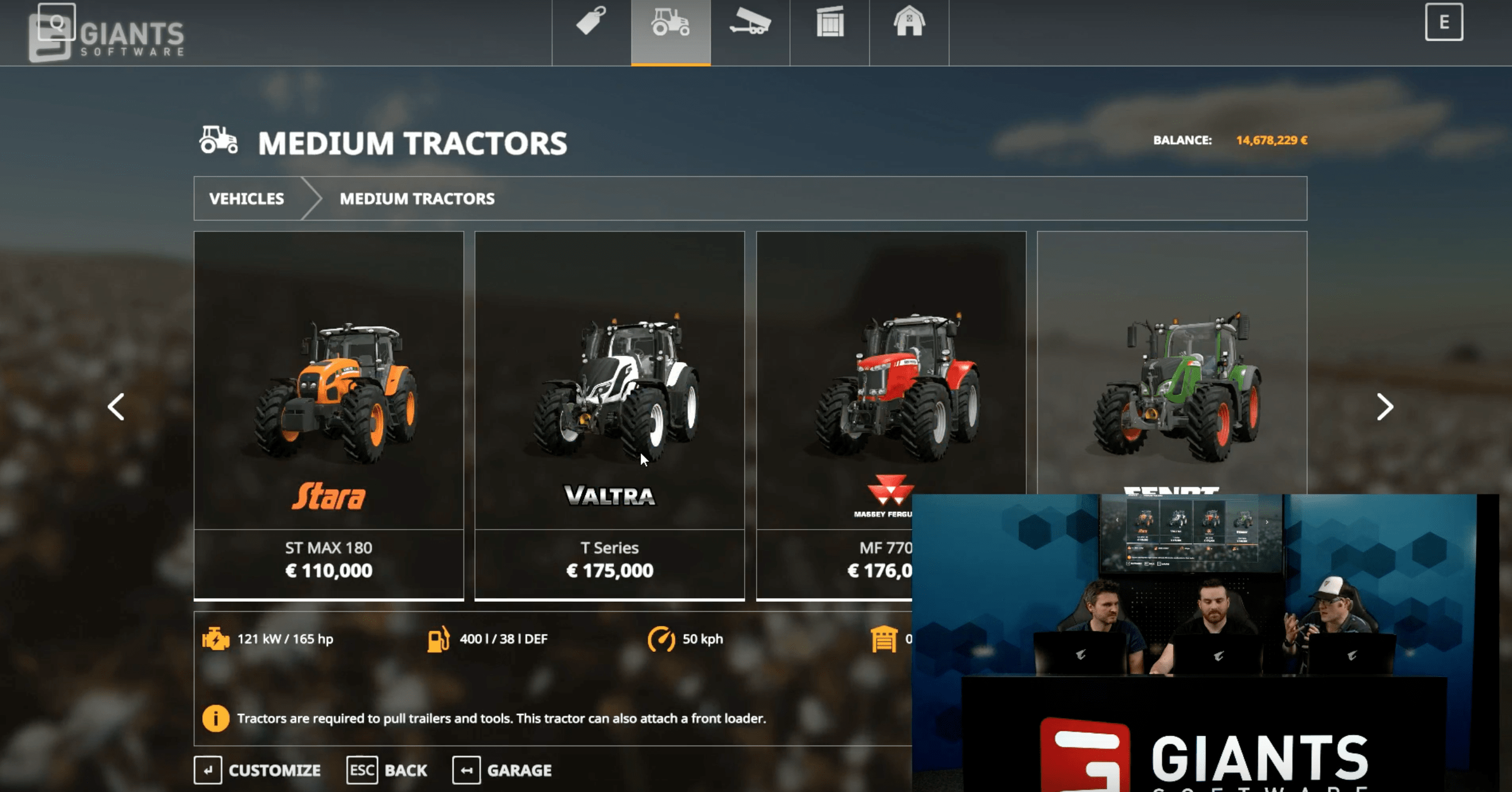Click the Customize button
Screen dimensions: 1512x792
(x=258, y=770)
